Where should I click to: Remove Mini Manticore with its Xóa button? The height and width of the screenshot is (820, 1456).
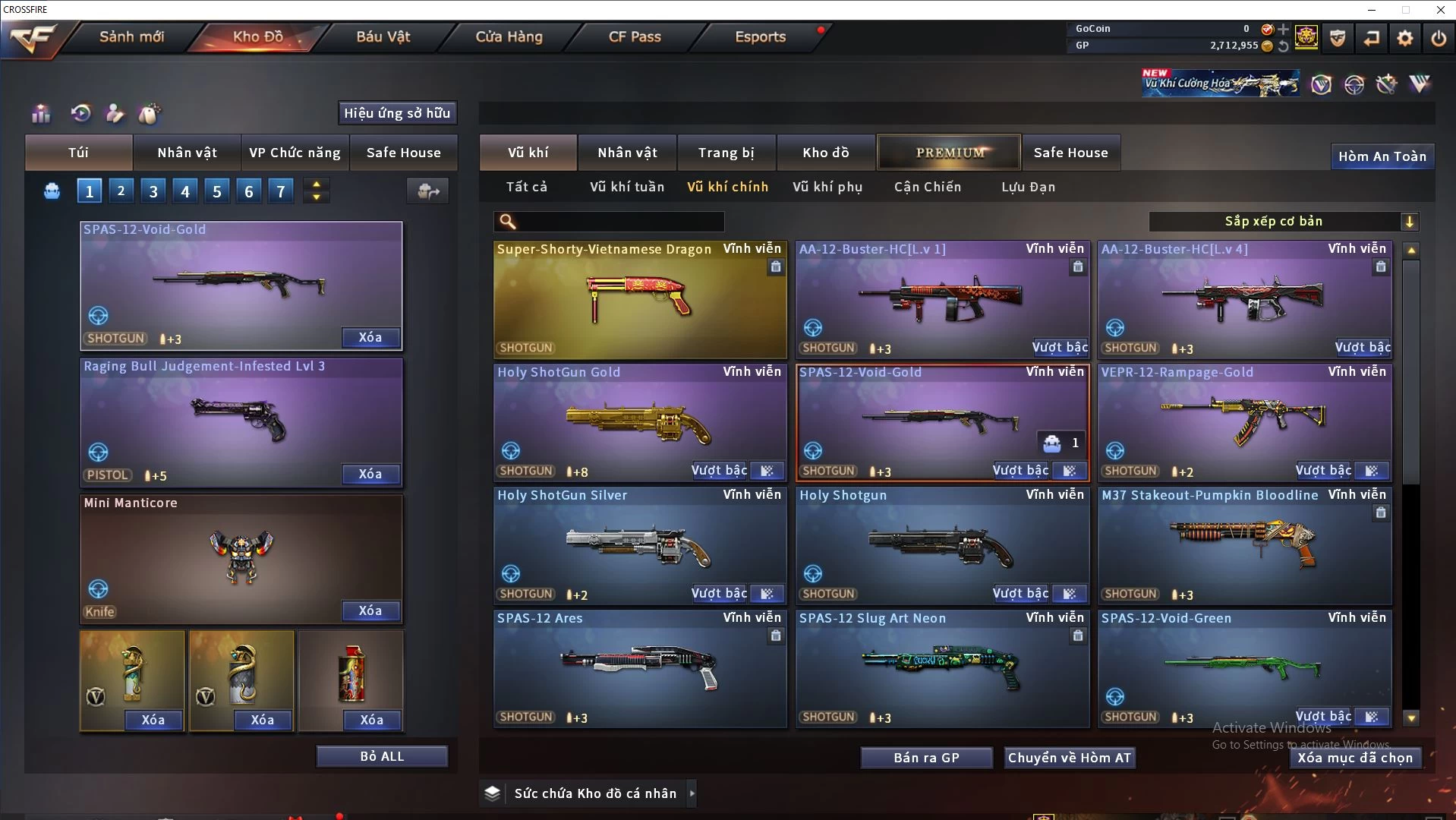pyautogui.click(x=370, y=610)
